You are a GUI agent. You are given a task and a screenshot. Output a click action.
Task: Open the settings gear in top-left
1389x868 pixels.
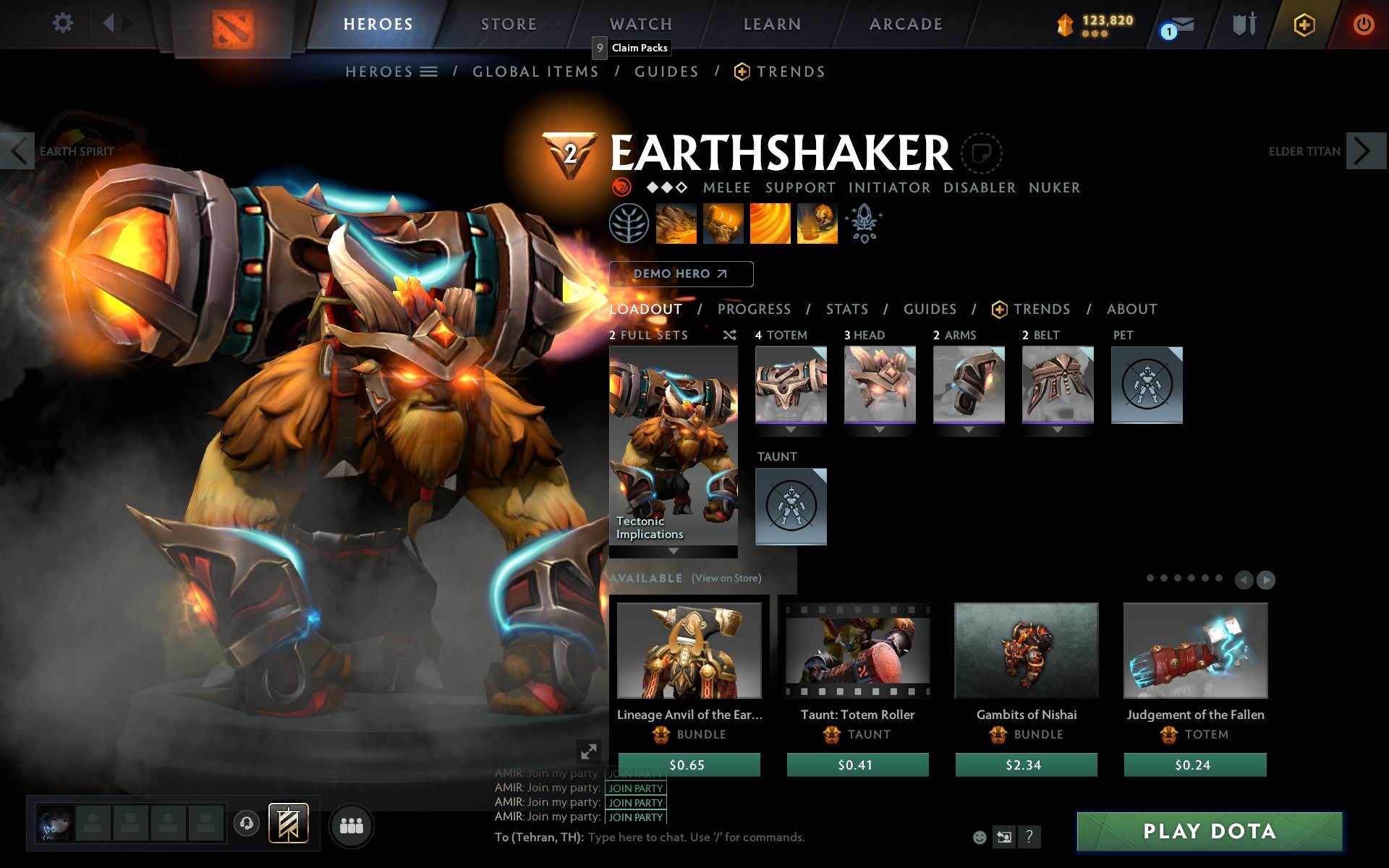[x=64, y=23]
